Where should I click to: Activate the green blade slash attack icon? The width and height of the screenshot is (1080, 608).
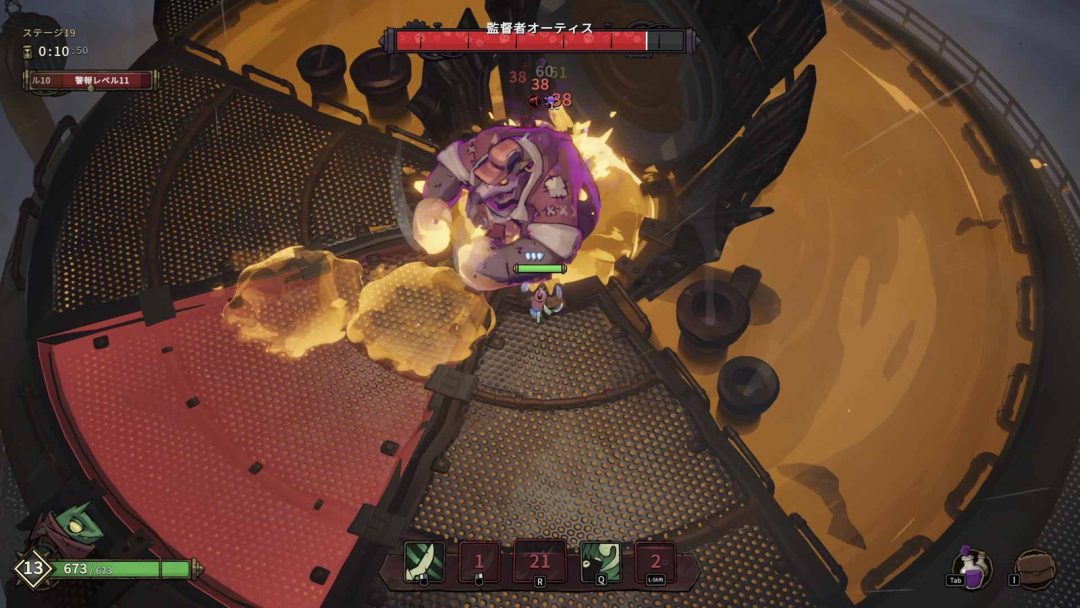(x=424, y=562)
